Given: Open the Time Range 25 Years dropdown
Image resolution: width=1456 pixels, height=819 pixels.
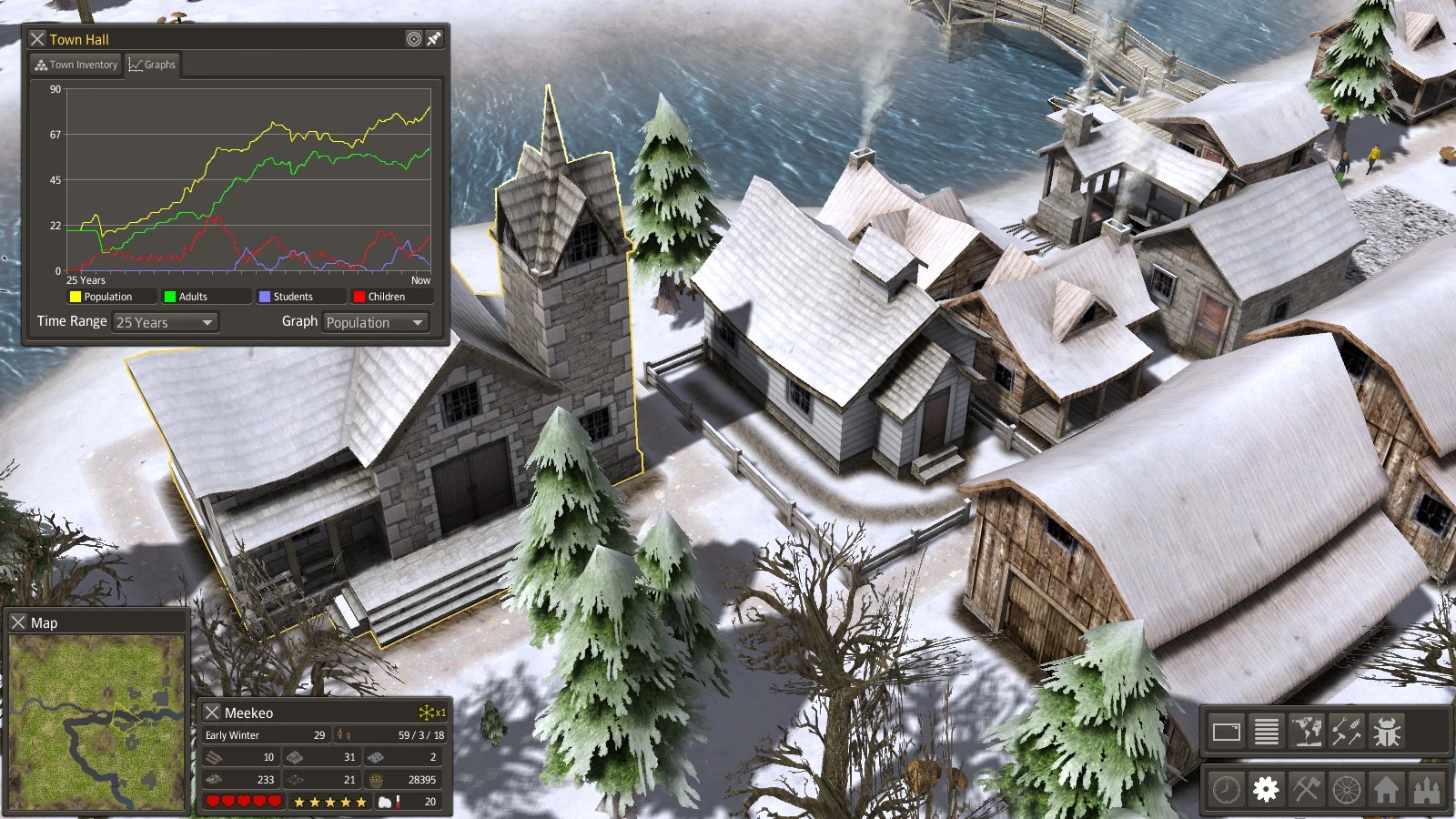Looking at the screenshot, I should pos(165,322).
